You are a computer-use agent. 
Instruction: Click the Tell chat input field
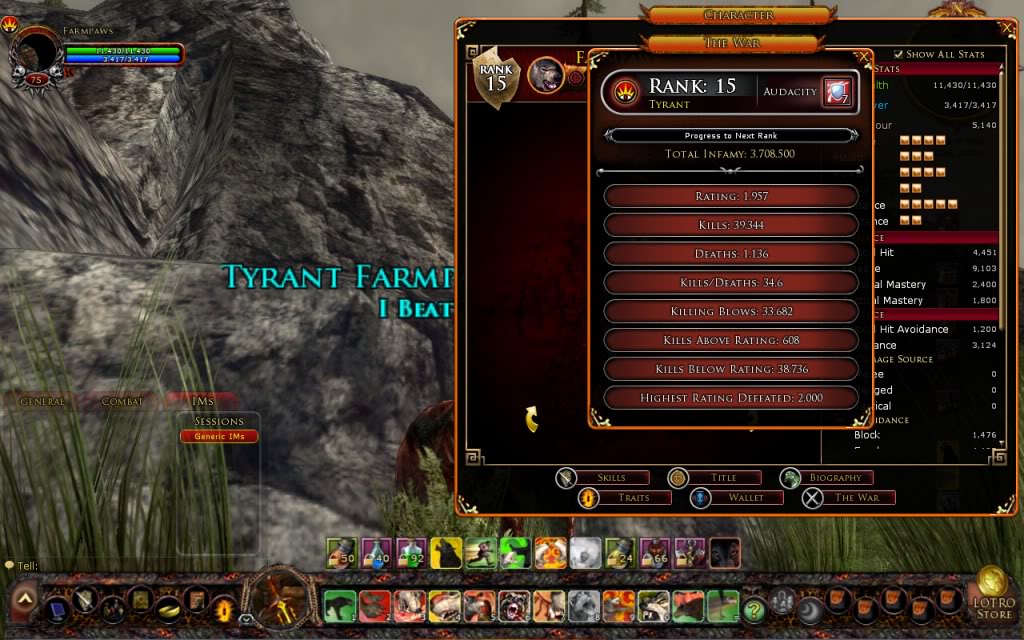150,566
